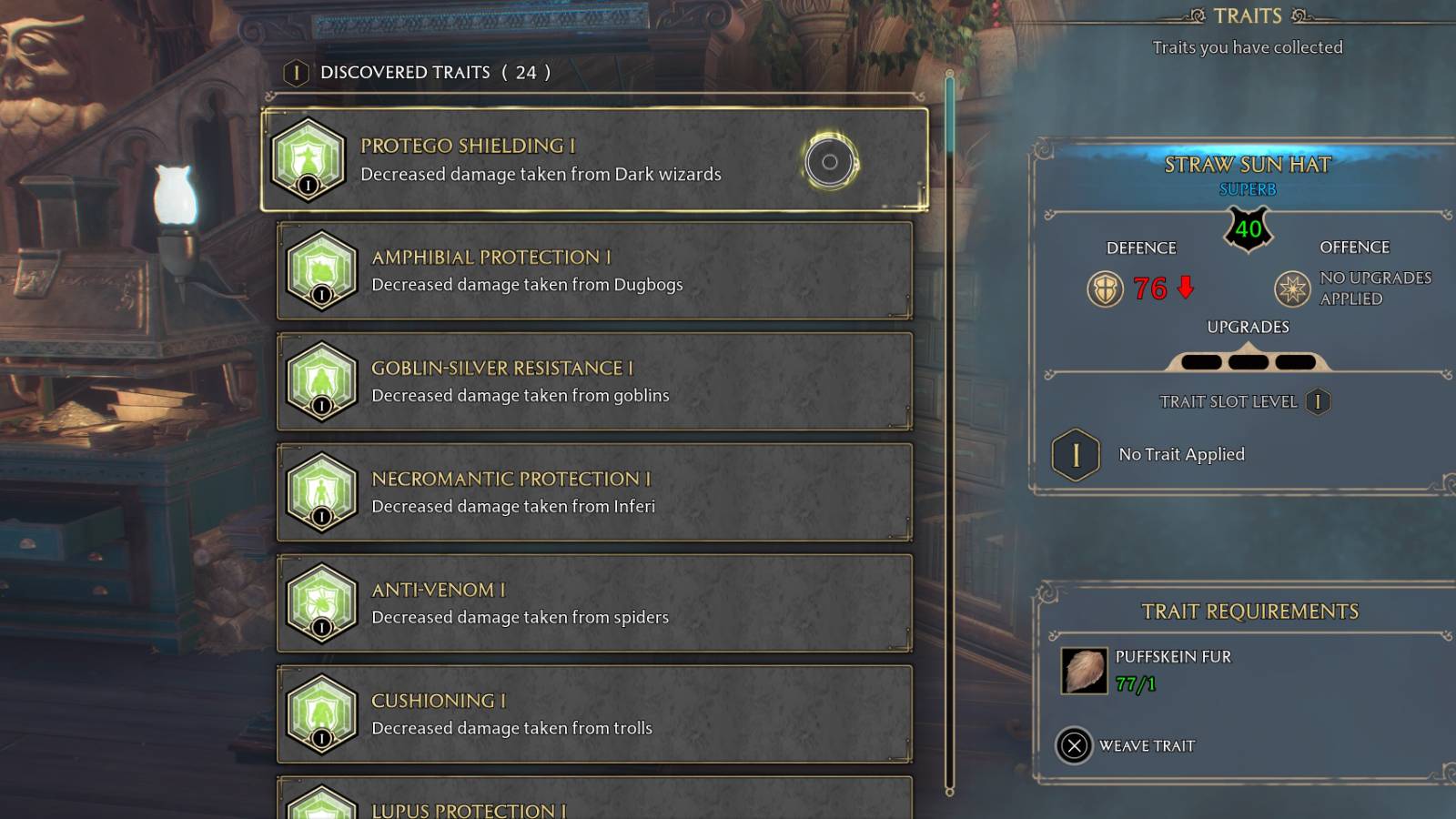Select the Anti-Venom I spider trait icon
The image size is (1456, 819).
[x=320, y=603]
